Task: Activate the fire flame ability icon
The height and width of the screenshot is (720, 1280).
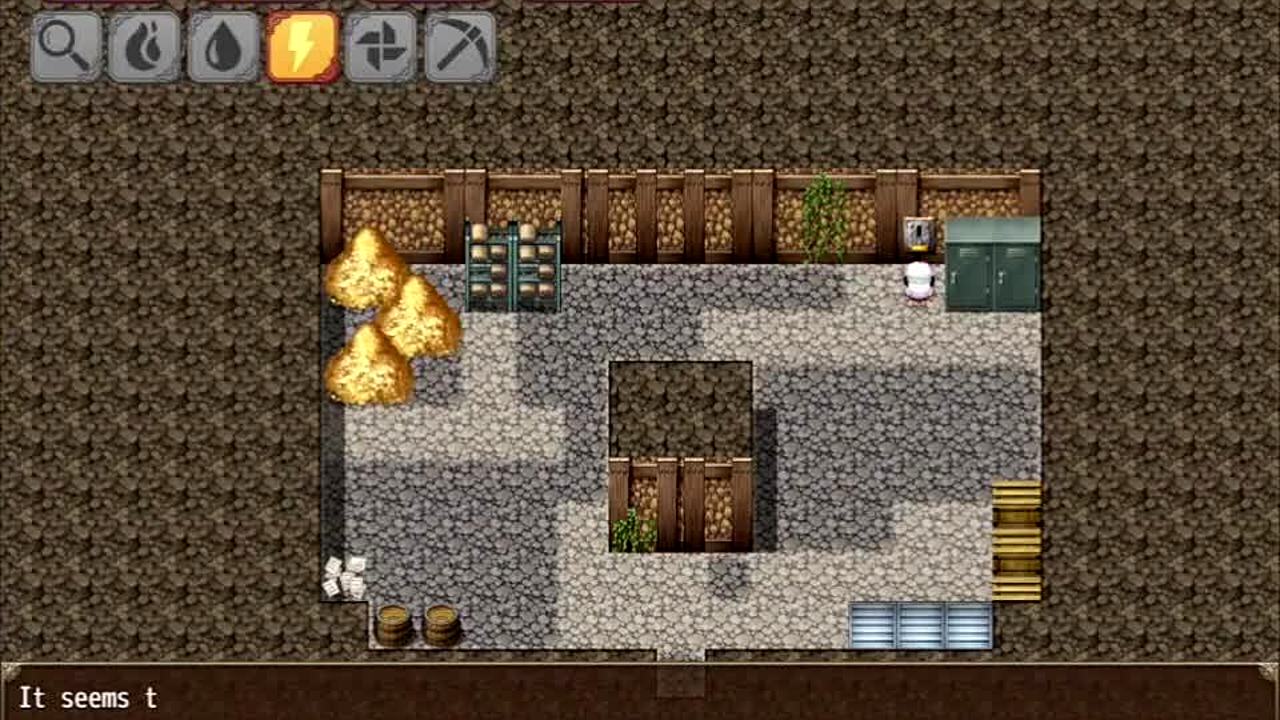Action: pyautogui.click(x=144, y=47)
